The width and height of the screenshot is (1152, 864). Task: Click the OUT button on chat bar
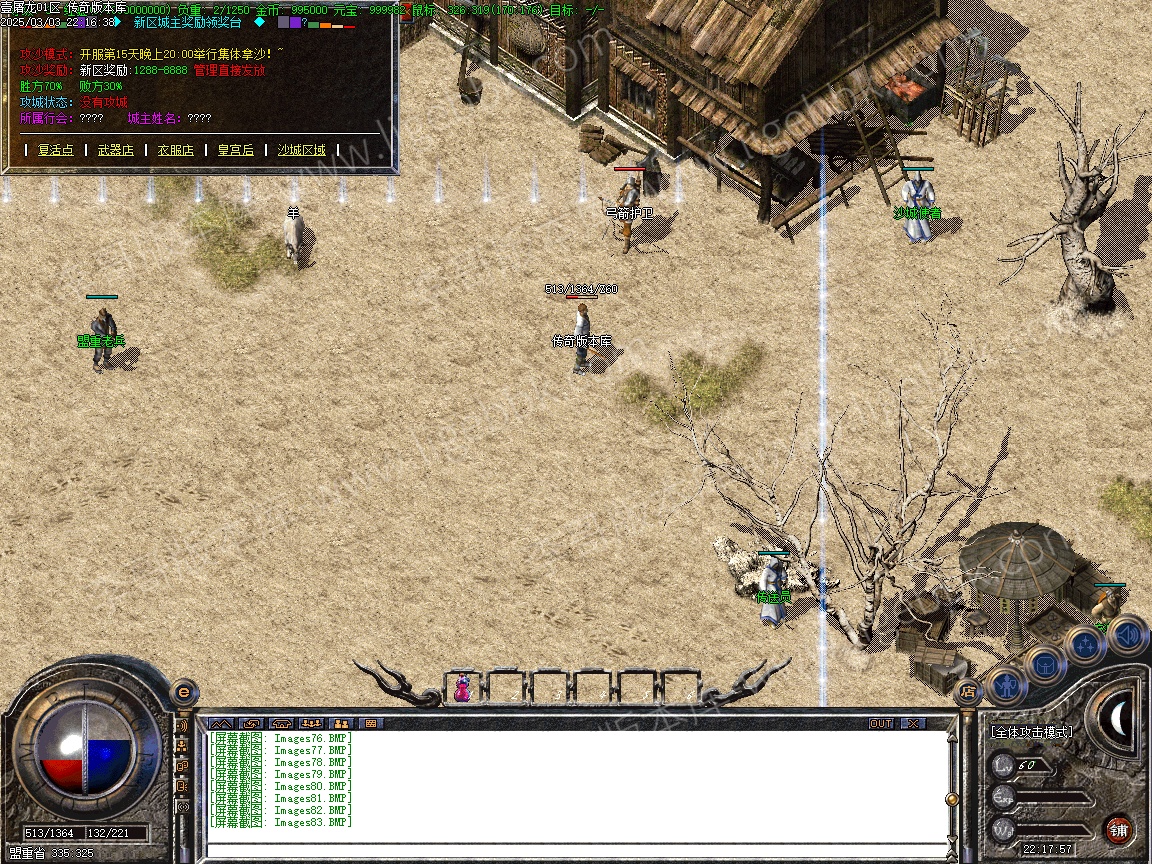880,723
